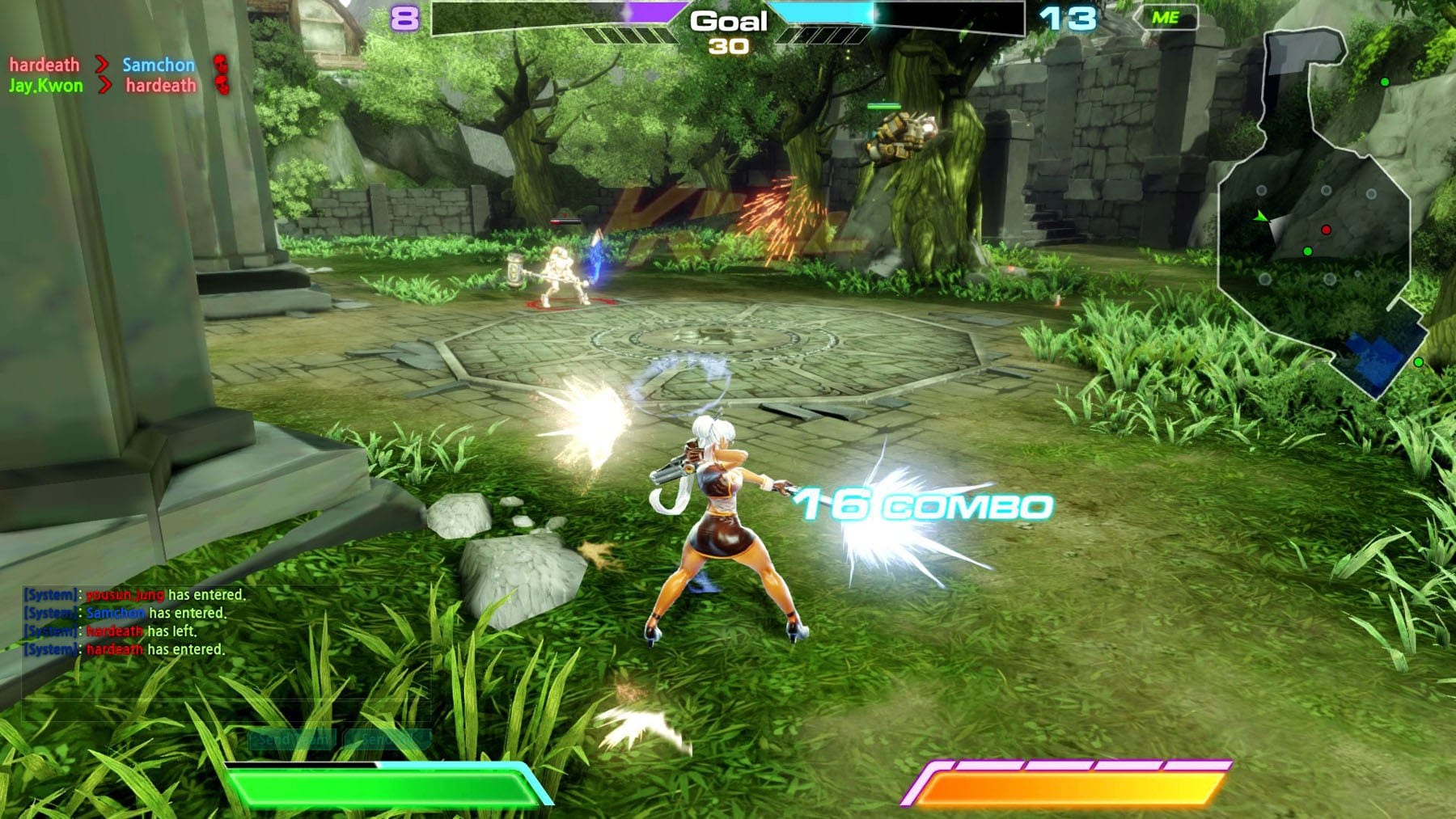Click the chat message input field
The image size is (1456, 819).
tap(225, 709)
